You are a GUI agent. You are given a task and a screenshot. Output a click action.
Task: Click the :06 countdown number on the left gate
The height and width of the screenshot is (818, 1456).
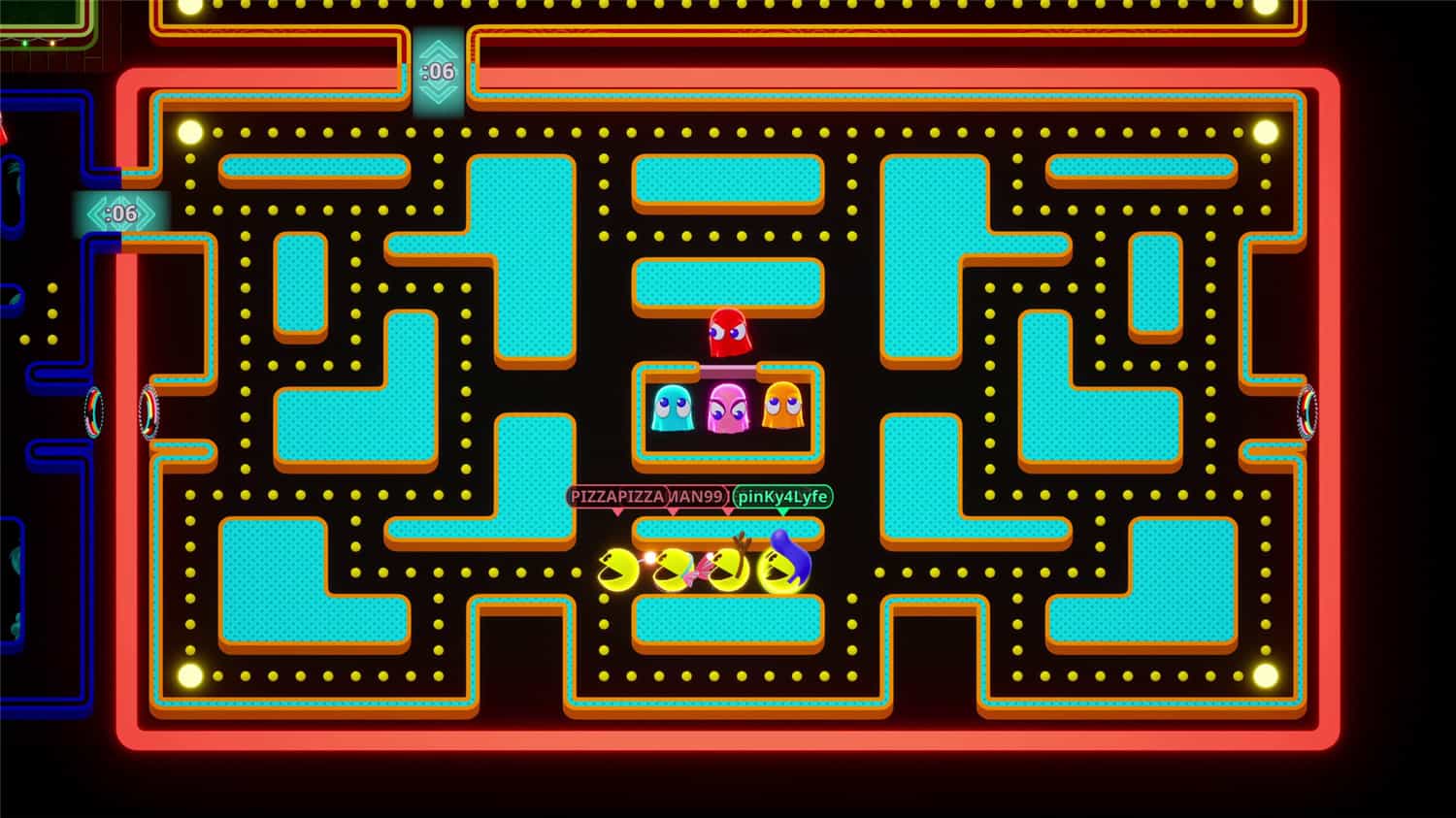[x=120, y=212]
